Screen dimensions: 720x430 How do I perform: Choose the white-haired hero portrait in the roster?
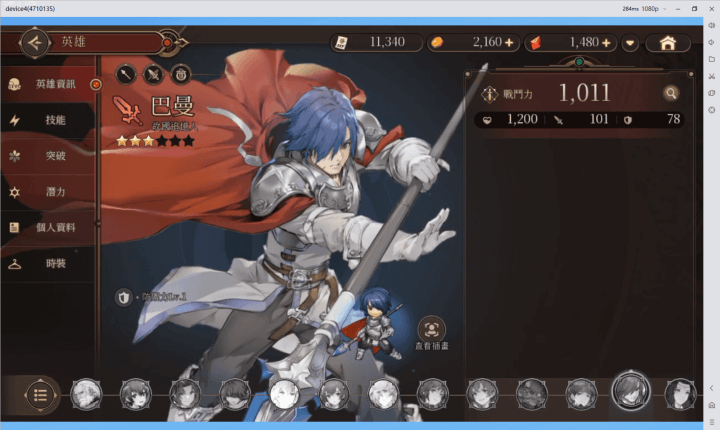pyautogui.click(x=284, y=394)
